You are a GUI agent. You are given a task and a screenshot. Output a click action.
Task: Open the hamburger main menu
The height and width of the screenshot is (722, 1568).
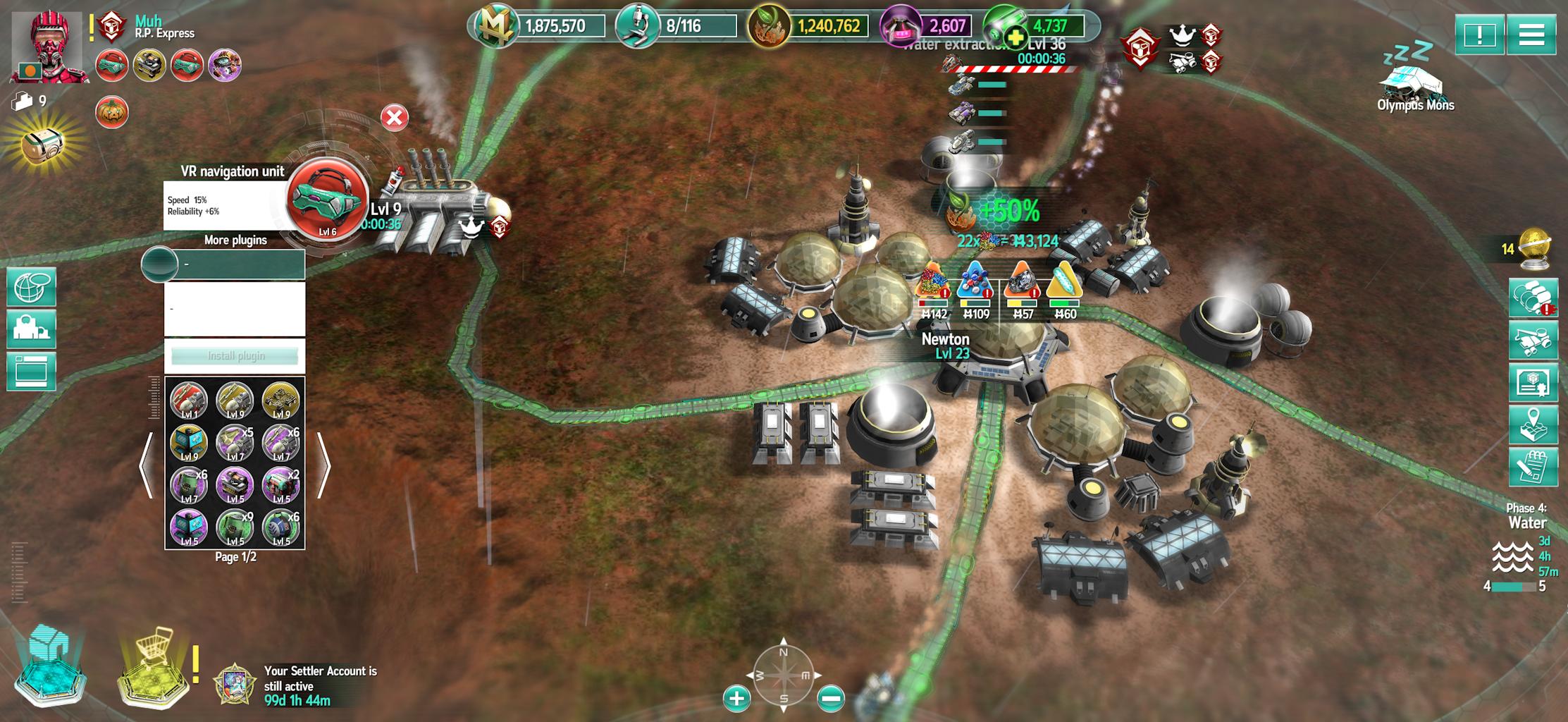point(1531,35)
